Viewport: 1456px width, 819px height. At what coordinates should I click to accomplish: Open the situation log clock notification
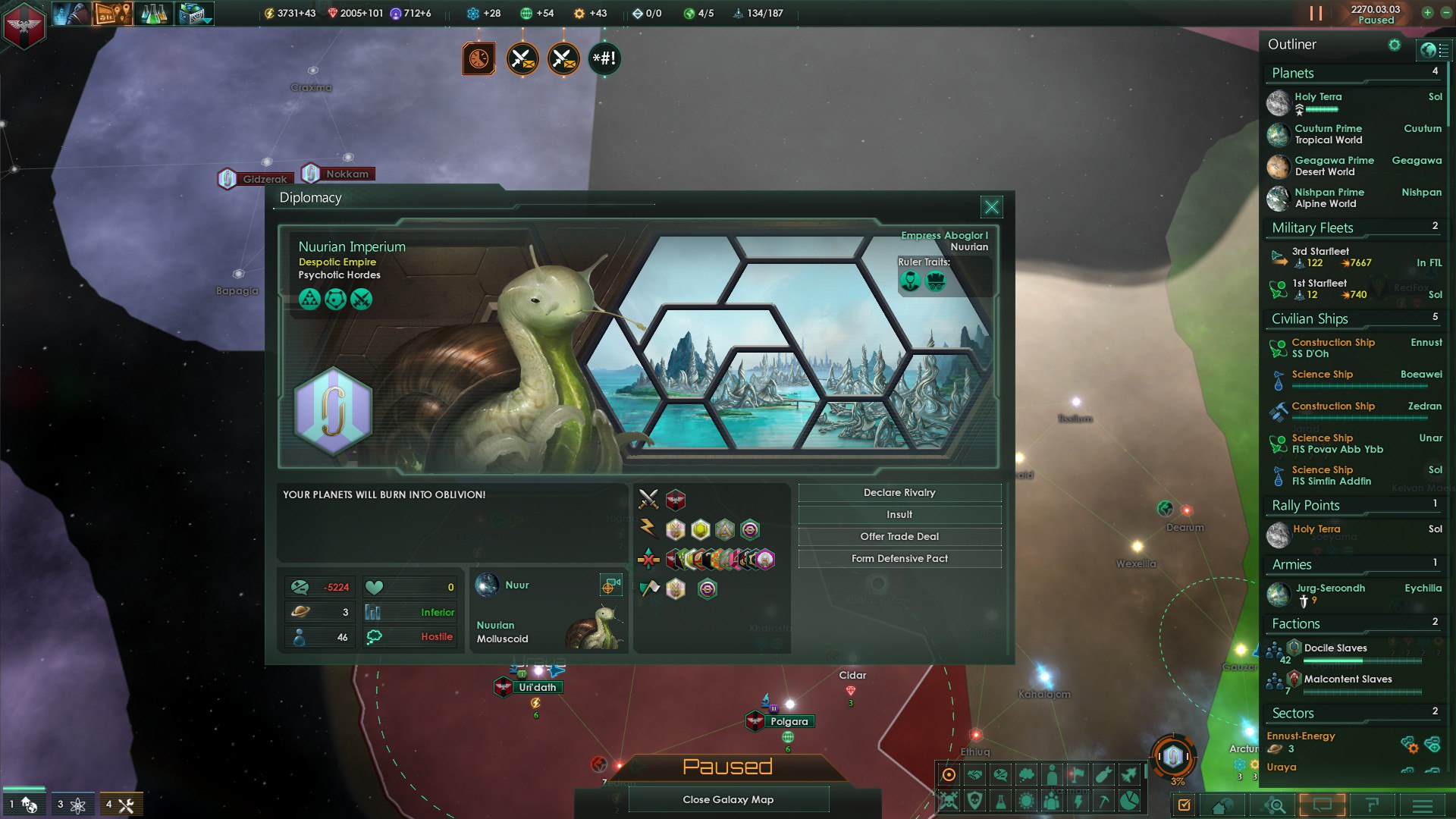479,58
